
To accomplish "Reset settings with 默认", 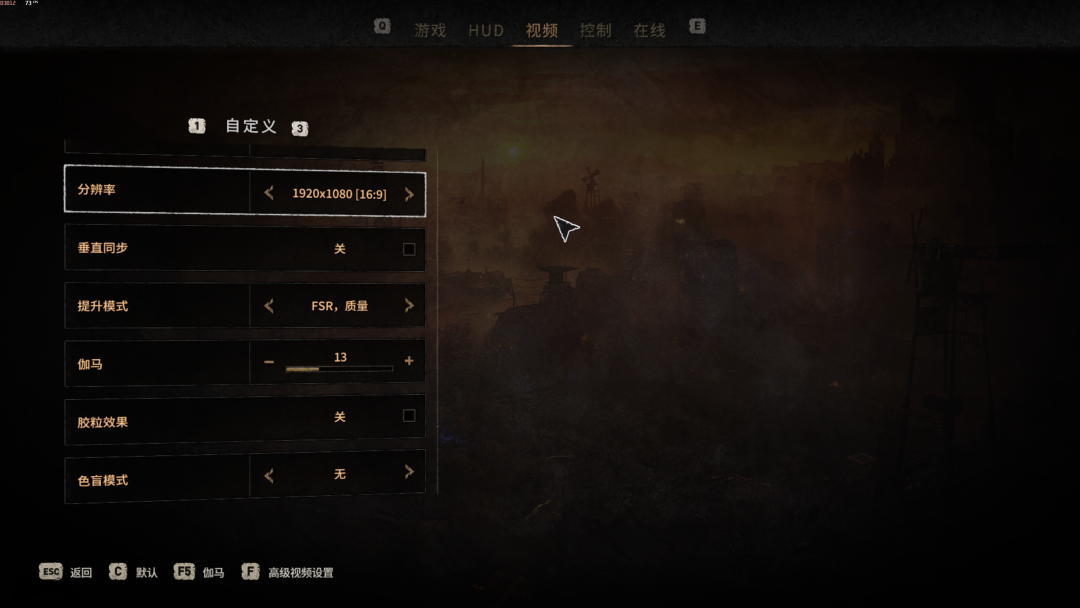I will tap(146, 573).
